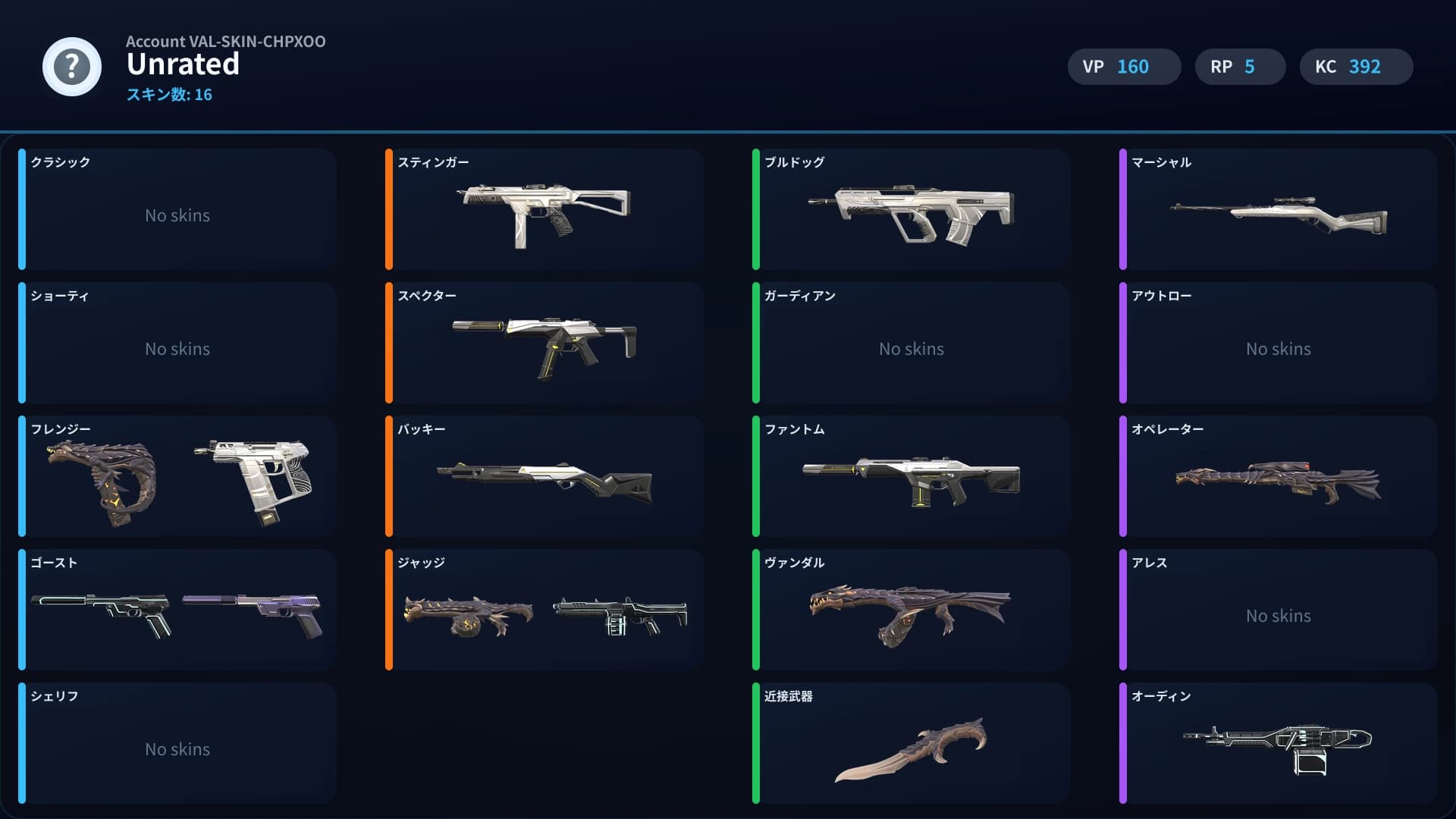This screenshot has height=819, width=1456.
Task: Click the スキン数: 16 text
Action: point(168,94)
